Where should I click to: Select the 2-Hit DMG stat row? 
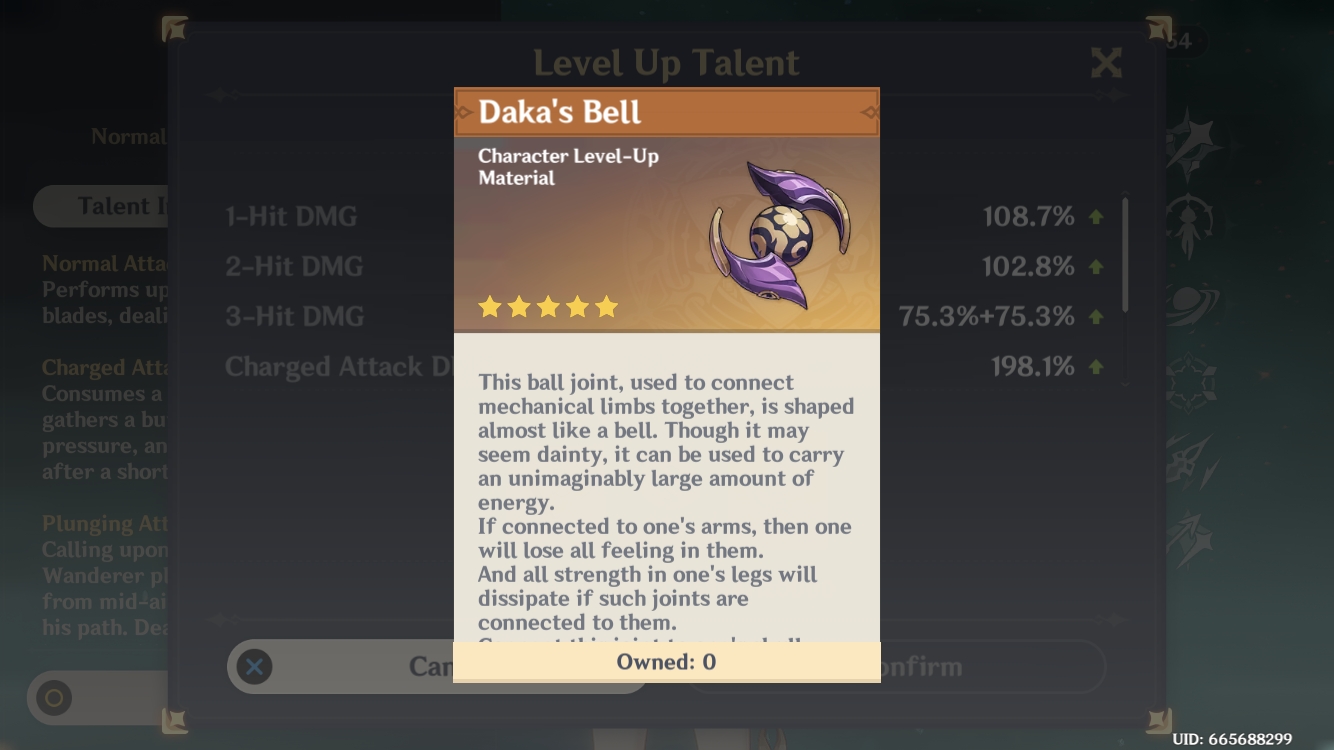(293, 266)
